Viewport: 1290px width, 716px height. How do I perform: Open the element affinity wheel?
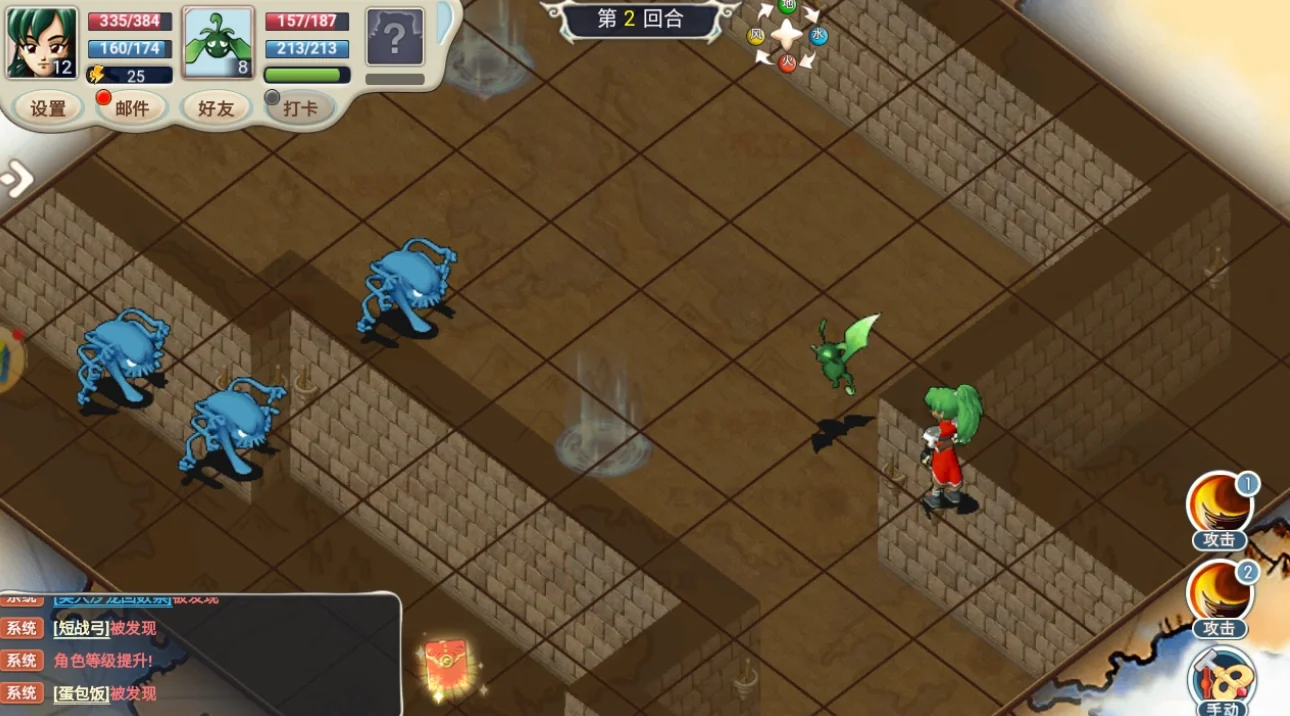[788, 35]
